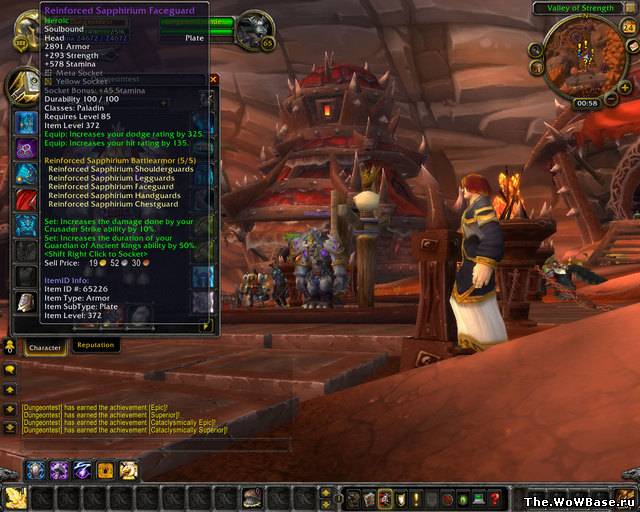This screenshot has width=640, height=512.
Task: Click the target portrait frame
Action: (253, 30)
